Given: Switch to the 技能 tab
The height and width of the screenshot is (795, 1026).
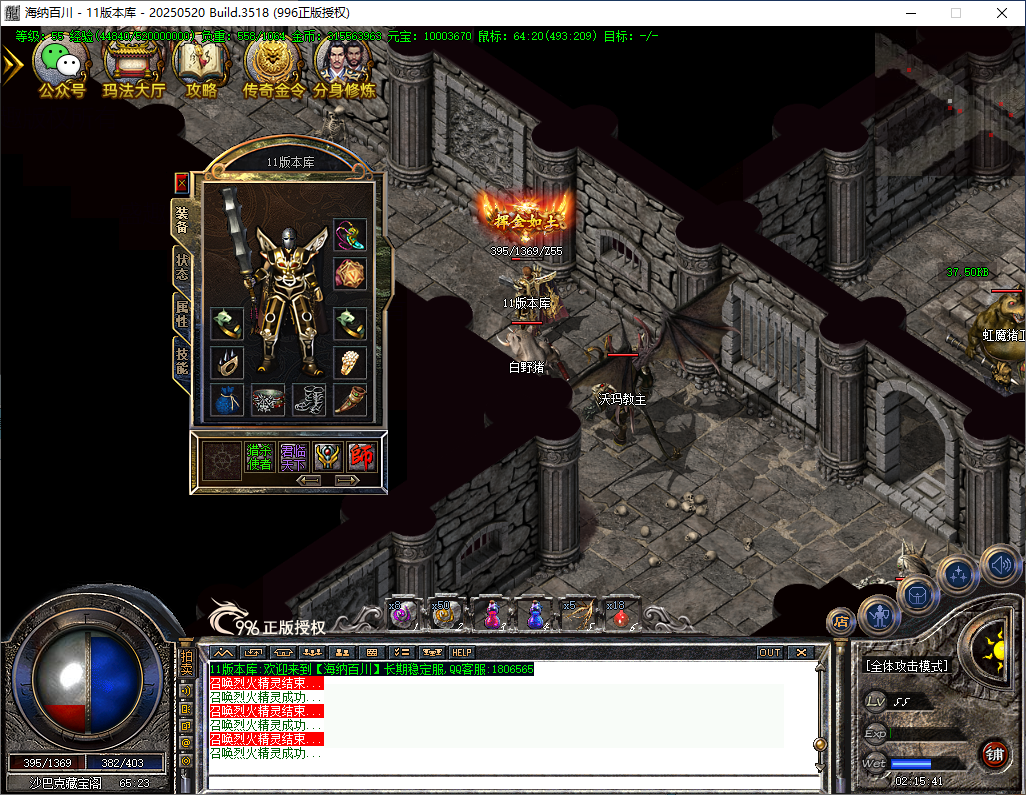Looking at the screenshot, I should [181, 361].
